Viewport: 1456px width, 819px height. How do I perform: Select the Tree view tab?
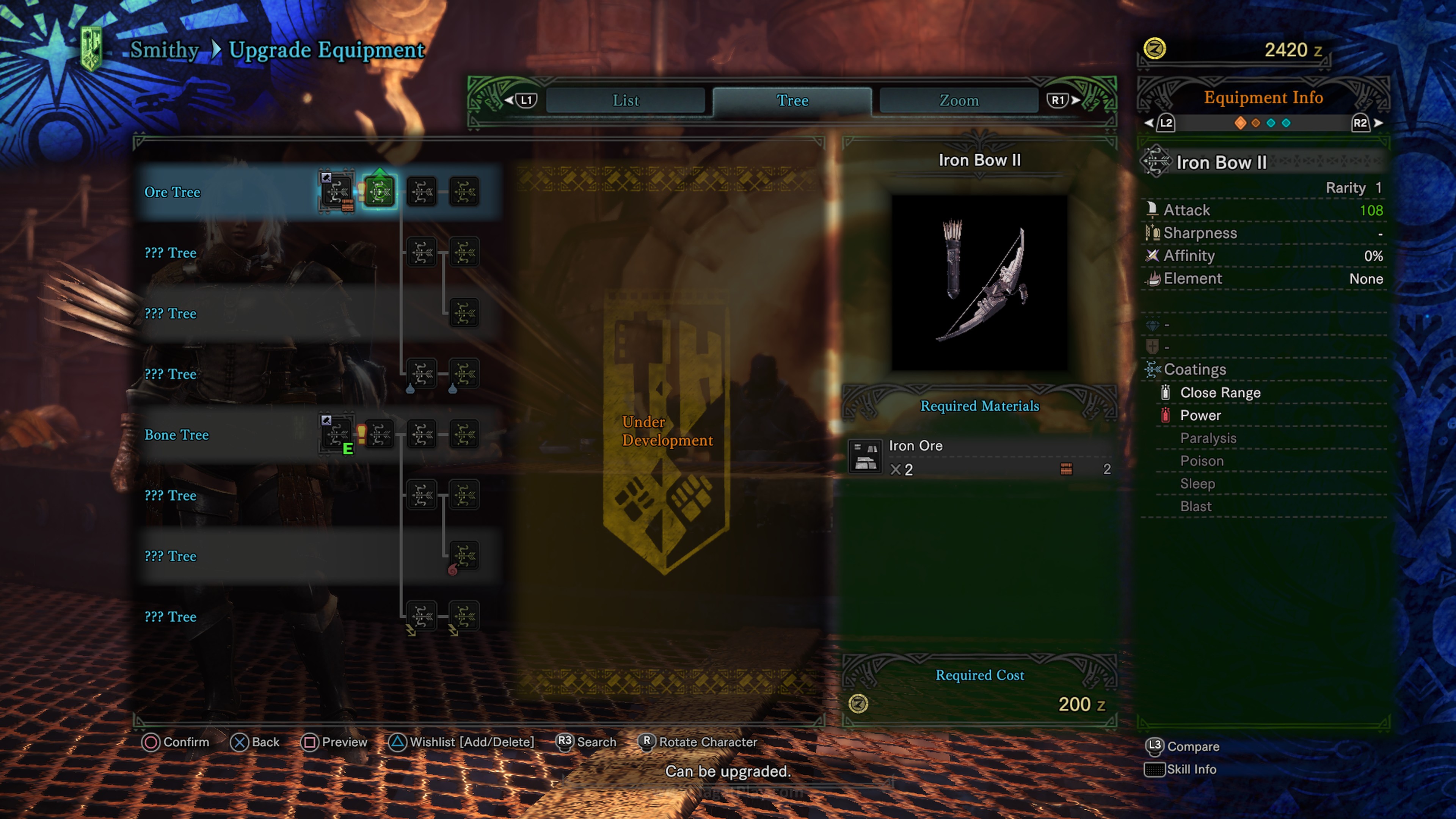pos(792,100)
